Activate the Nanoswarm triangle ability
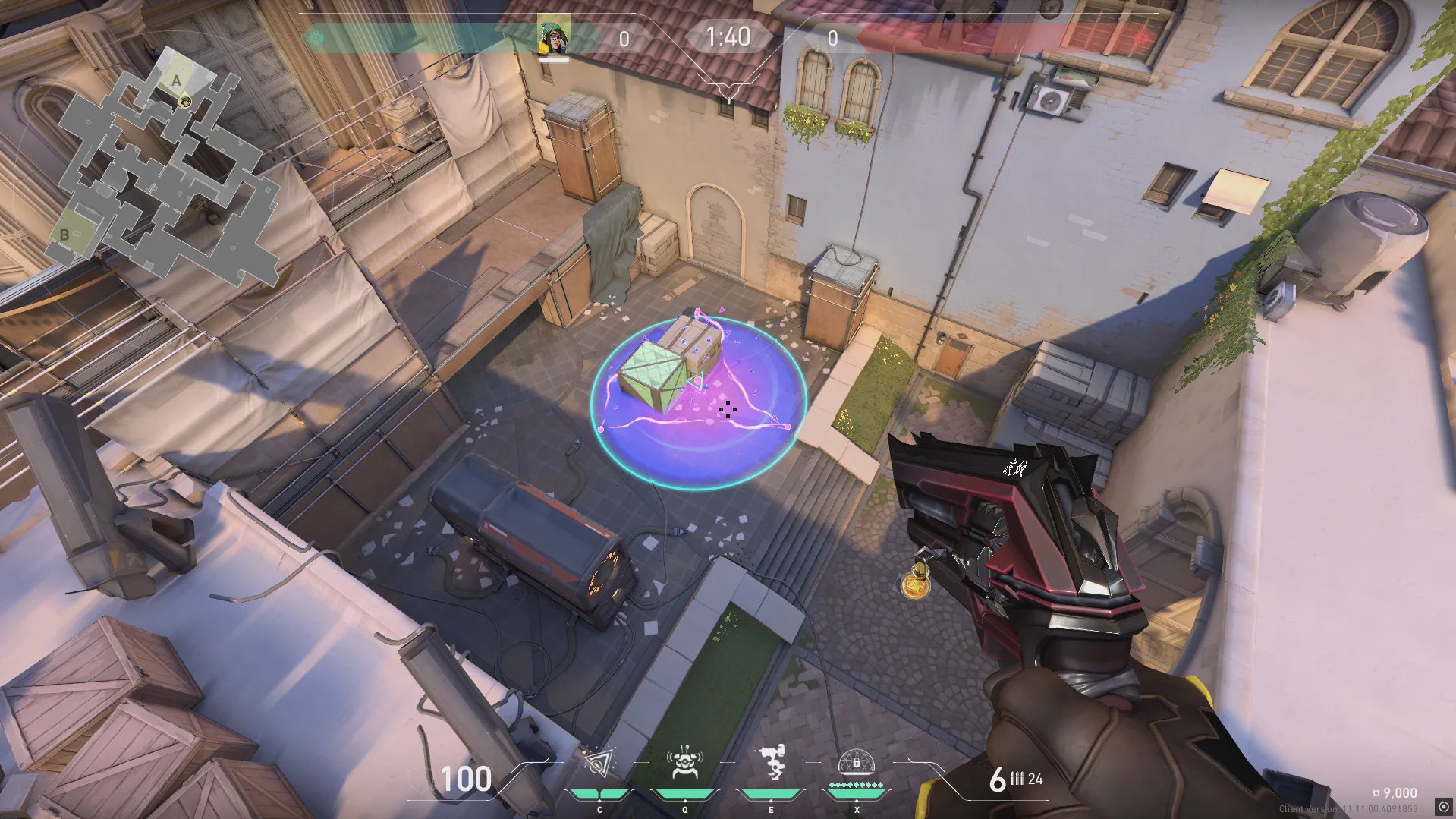This screenshot has width=1456, height=819. click(599, 765)
